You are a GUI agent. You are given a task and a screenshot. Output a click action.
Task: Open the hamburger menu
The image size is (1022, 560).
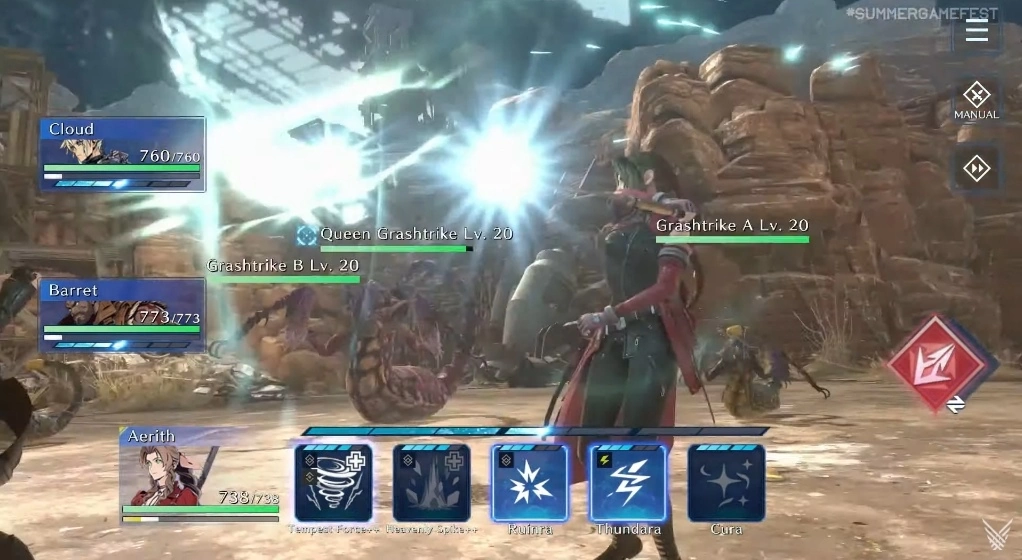tap(976, 31)
